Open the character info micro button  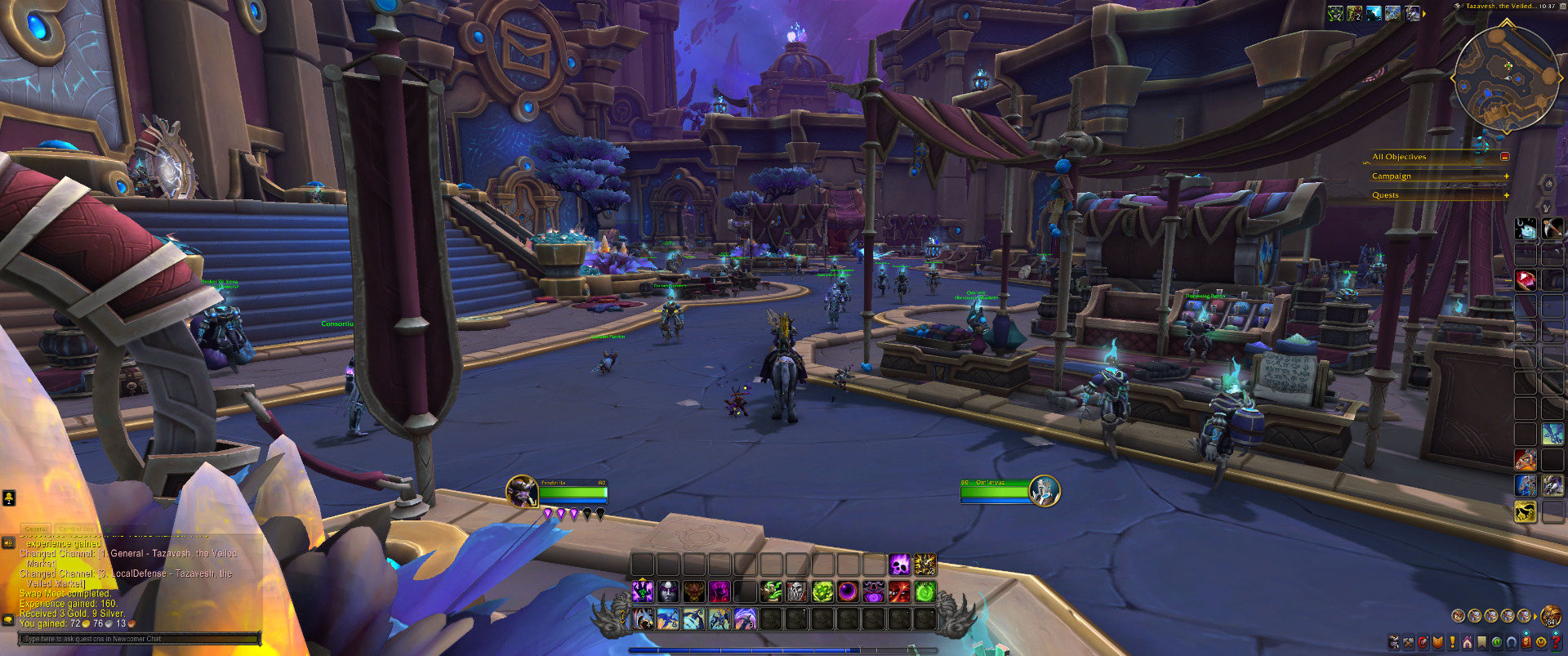tap(1394, 642)
